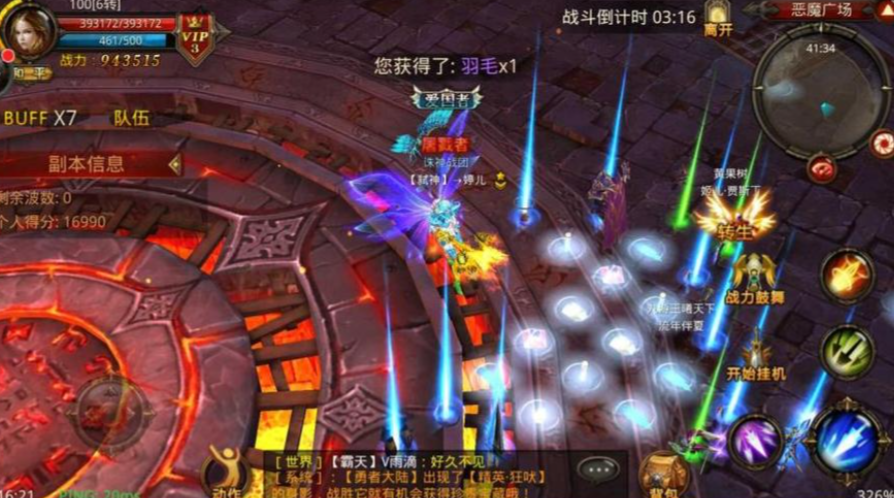Open the 动作 emote menu

228,472
